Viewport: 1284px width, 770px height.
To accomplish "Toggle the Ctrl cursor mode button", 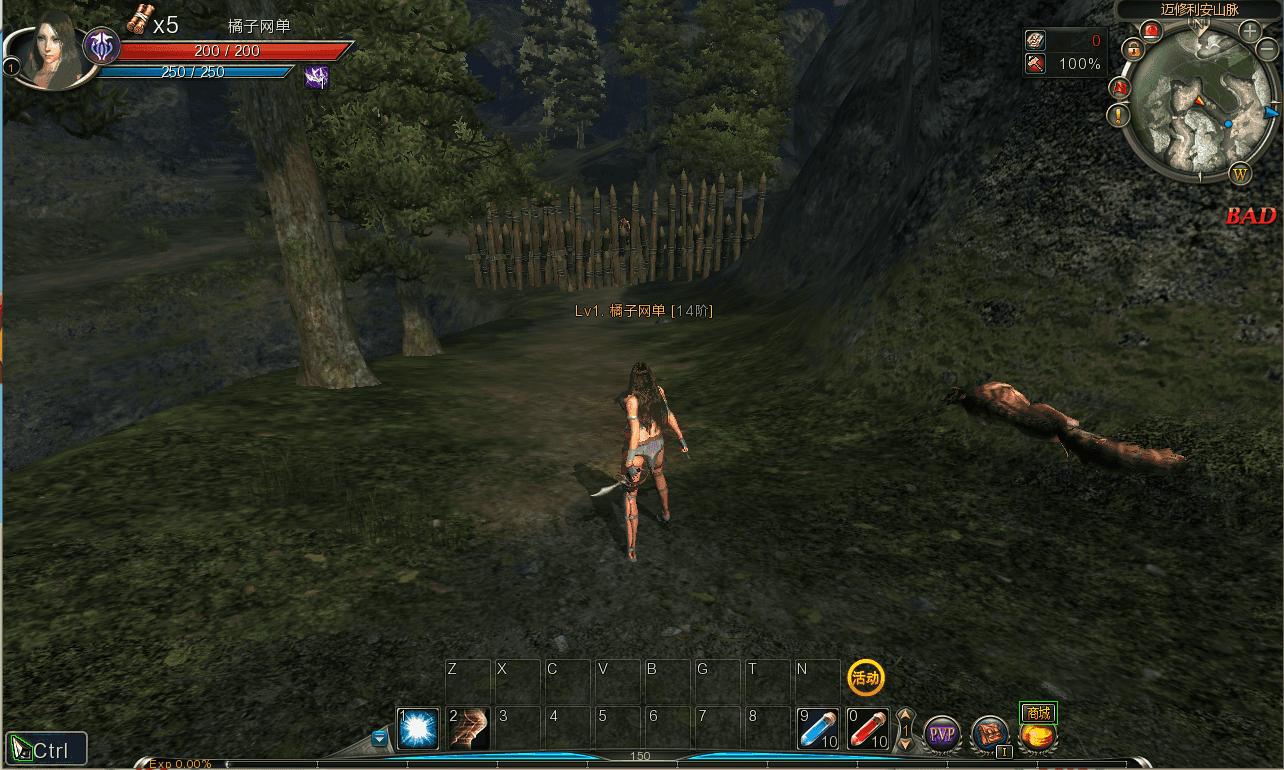I will pyautogui.click(x=46, y=749).
